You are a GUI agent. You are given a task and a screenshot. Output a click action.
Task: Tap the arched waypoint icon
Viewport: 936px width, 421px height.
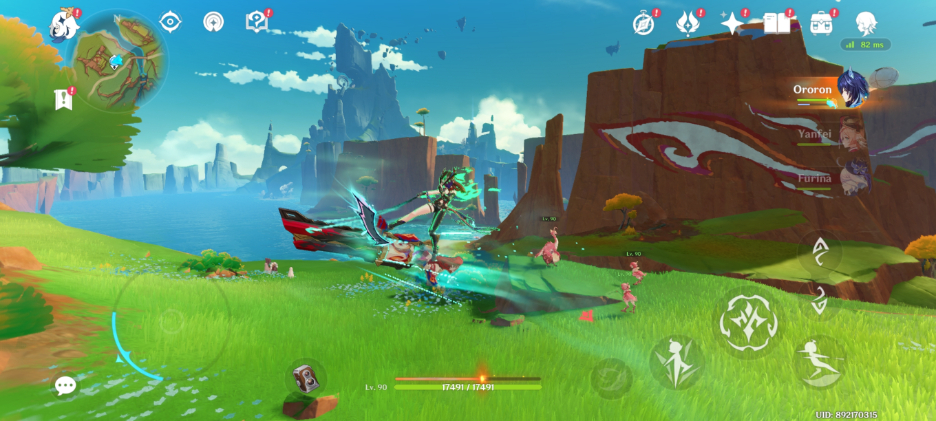click(x=213, y=21)
